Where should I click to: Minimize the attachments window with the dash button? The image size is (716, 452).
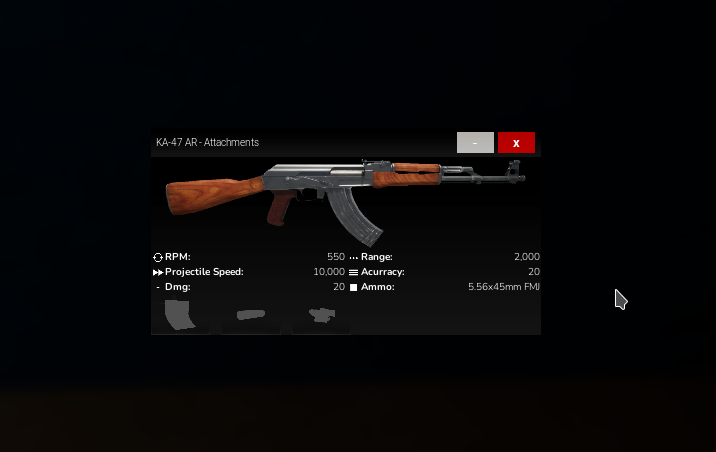(x=475, y=143)
